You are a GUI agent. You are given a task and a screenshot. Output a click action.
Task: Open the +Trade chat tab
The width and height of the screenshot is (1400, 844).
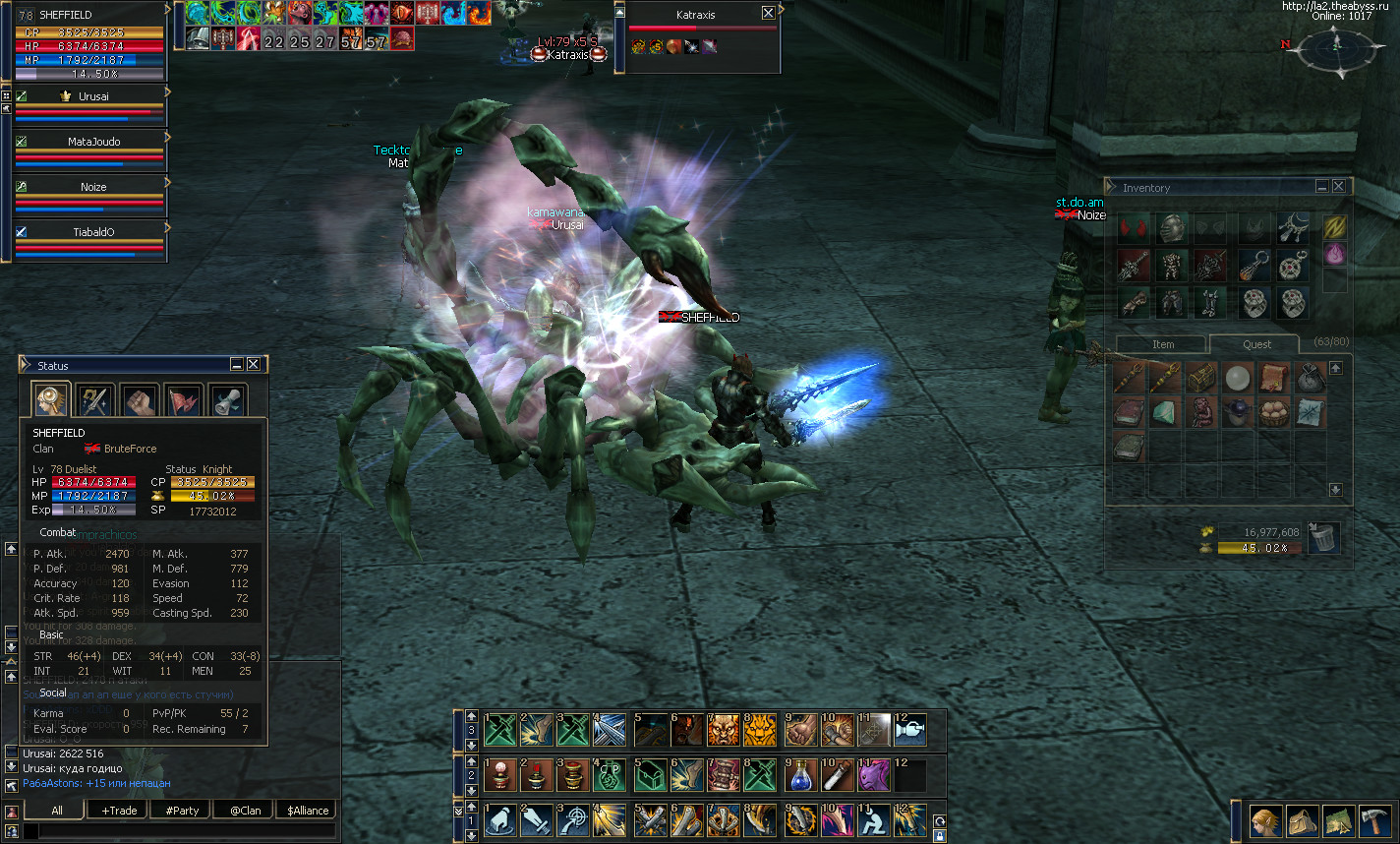[x=118, y=811]
